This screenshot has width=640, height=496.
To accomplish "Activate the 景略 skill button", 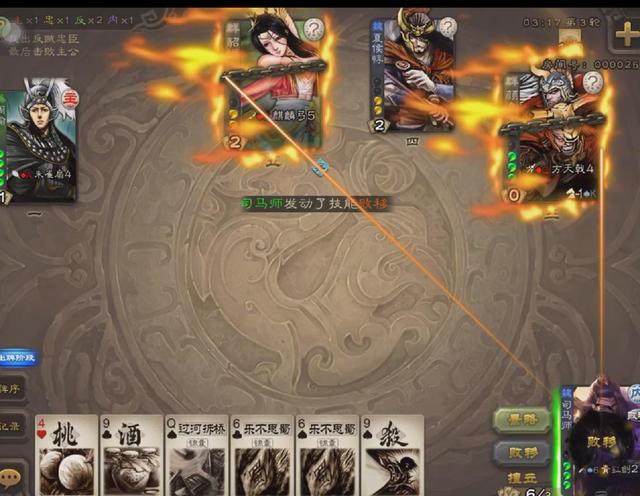I will [521, 420].
